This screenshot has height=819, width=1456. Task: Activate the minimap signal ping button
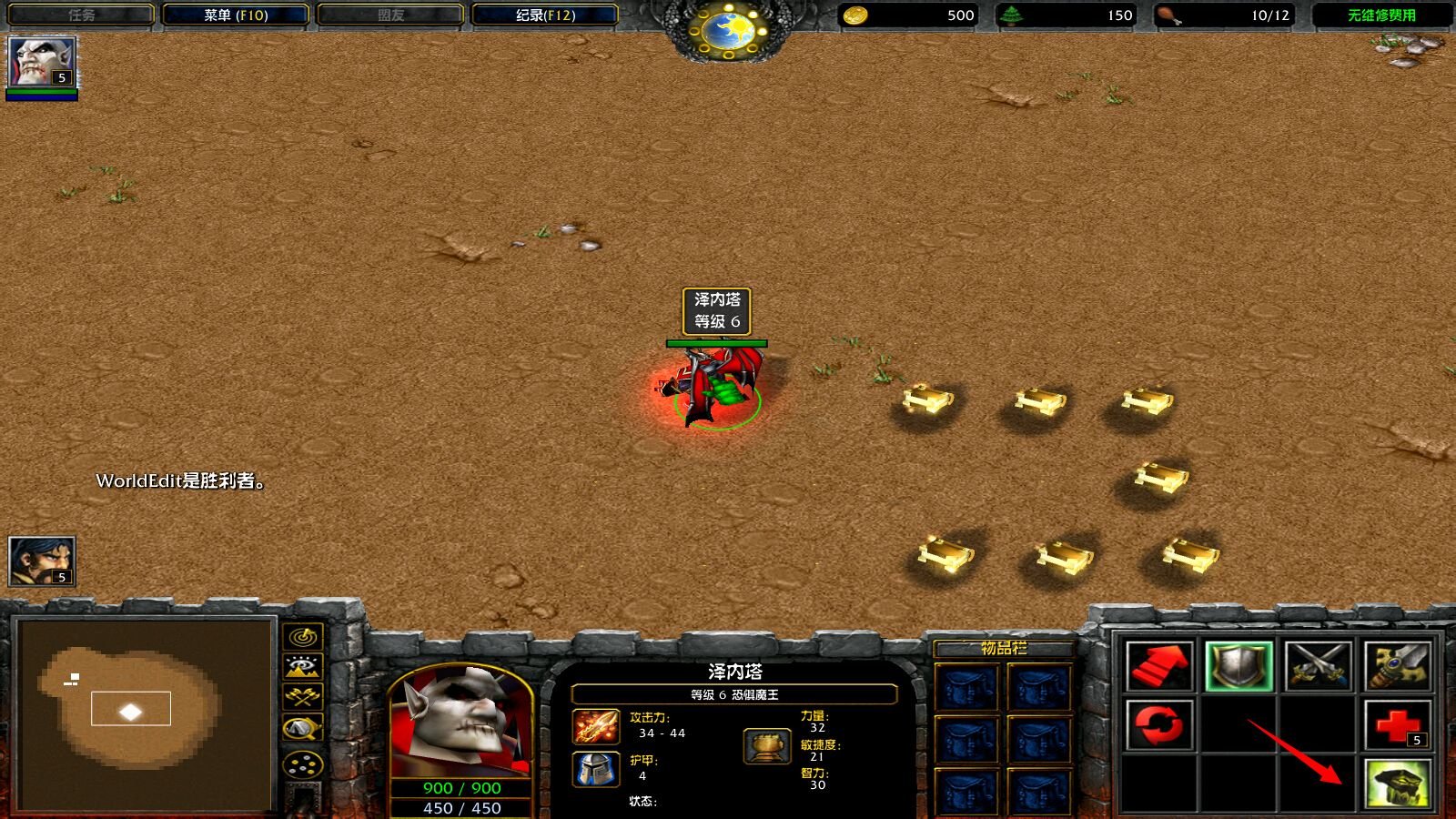pos(303,636)
